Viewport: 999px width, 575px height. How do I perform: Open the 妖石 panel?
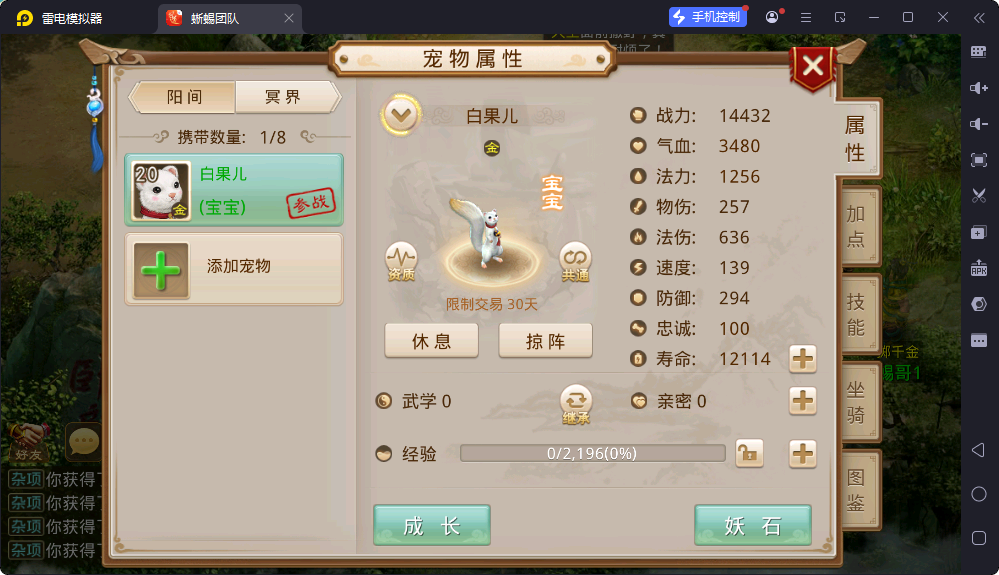[752, 526]
